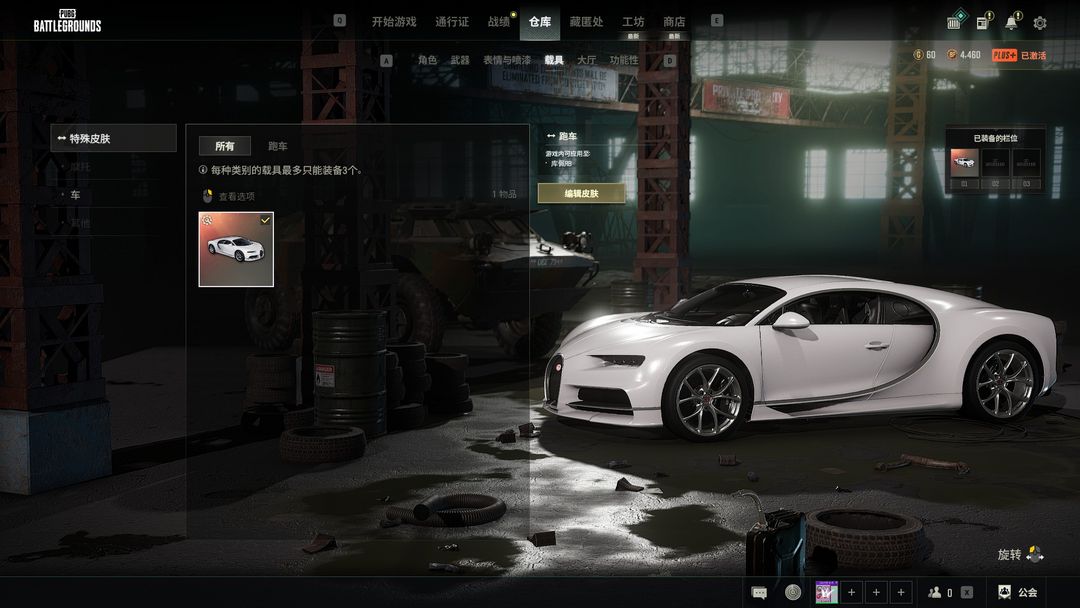
Task: Open the 开始游戏 start game menu
Action: [x=393, y=22]
